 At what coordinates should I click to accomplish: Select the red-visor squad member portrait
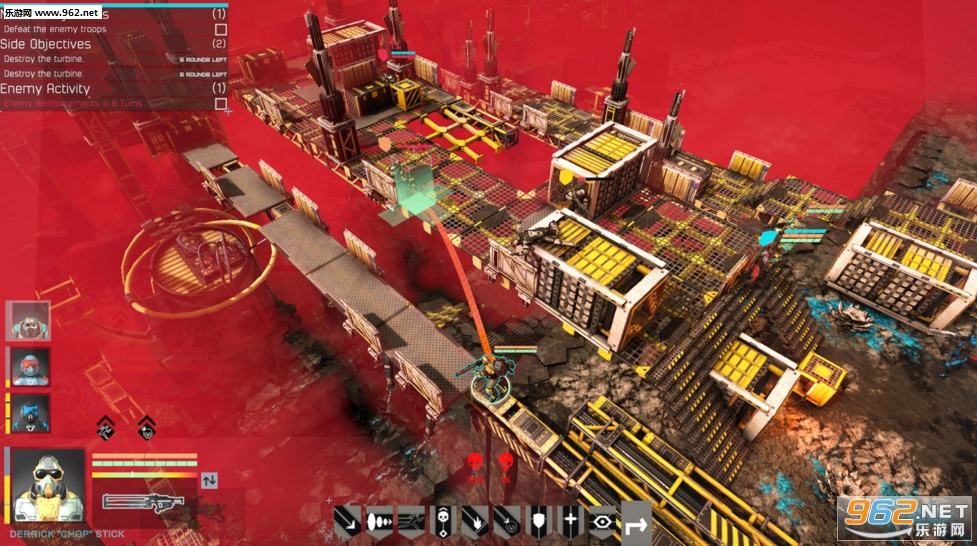coord(30,367)
